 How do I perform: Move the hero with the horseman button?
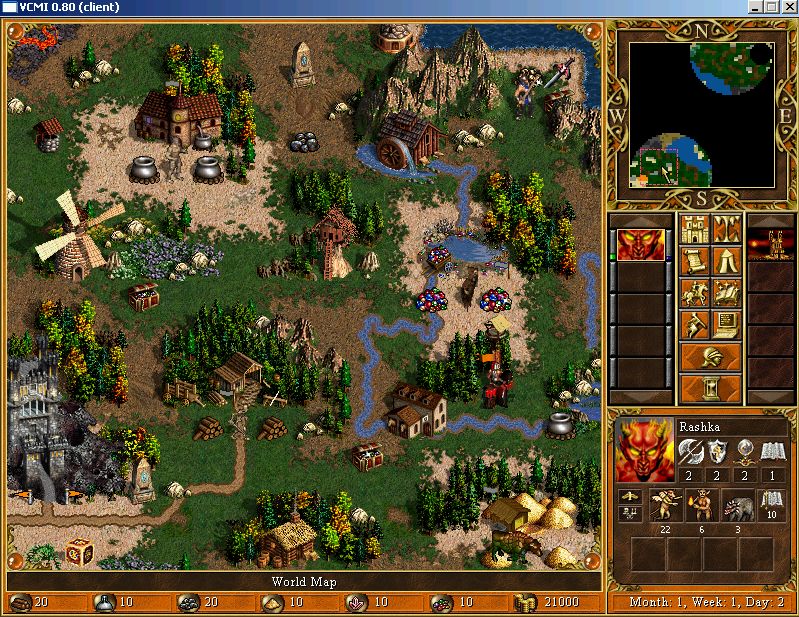694,293
